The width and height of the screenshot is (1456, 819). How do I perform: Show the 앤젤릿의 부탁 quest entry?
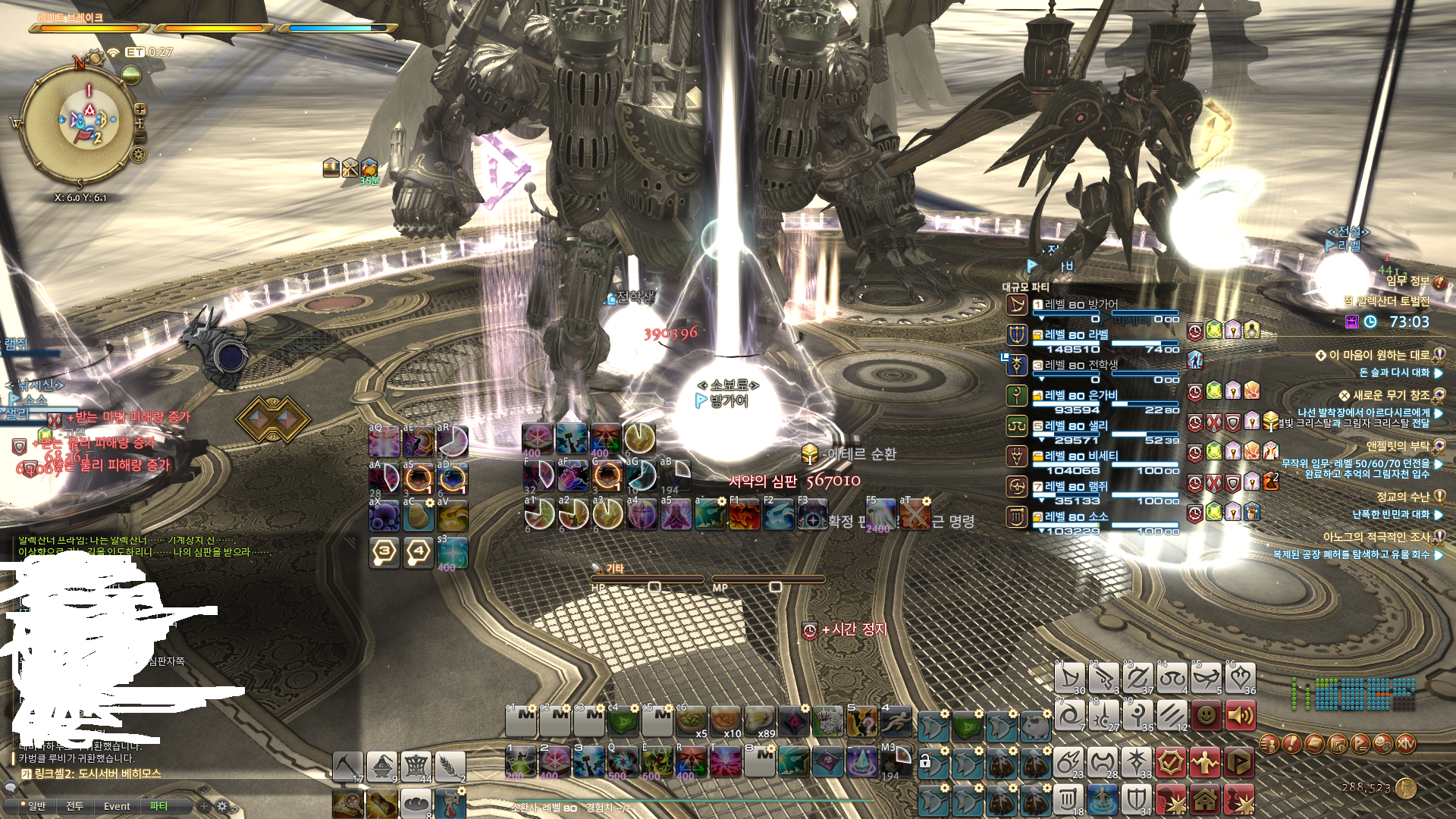pos(1398,446)
